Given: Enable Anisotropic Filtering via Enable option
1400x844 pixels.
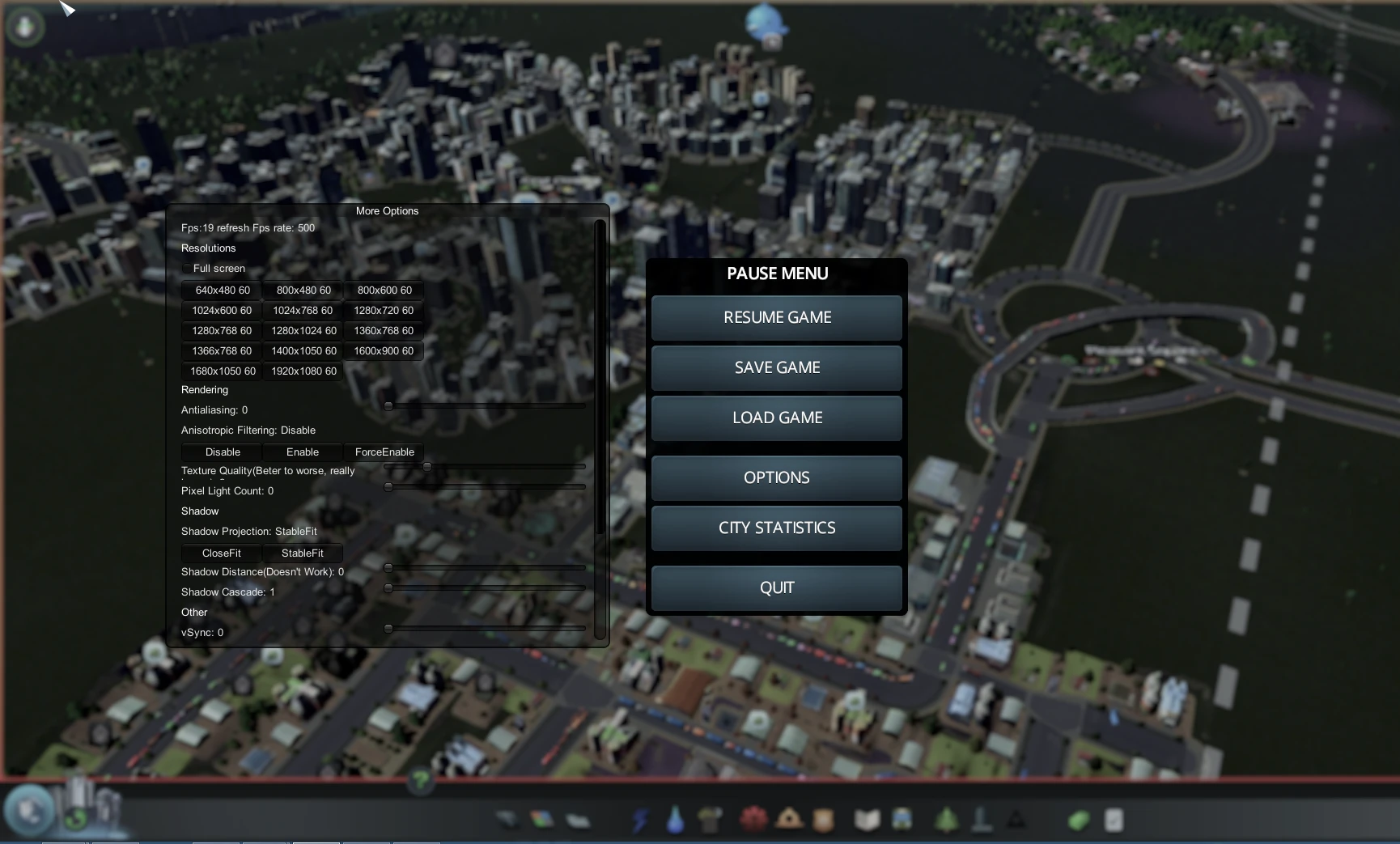Looking at the screenshot, I should click(303, 452).
